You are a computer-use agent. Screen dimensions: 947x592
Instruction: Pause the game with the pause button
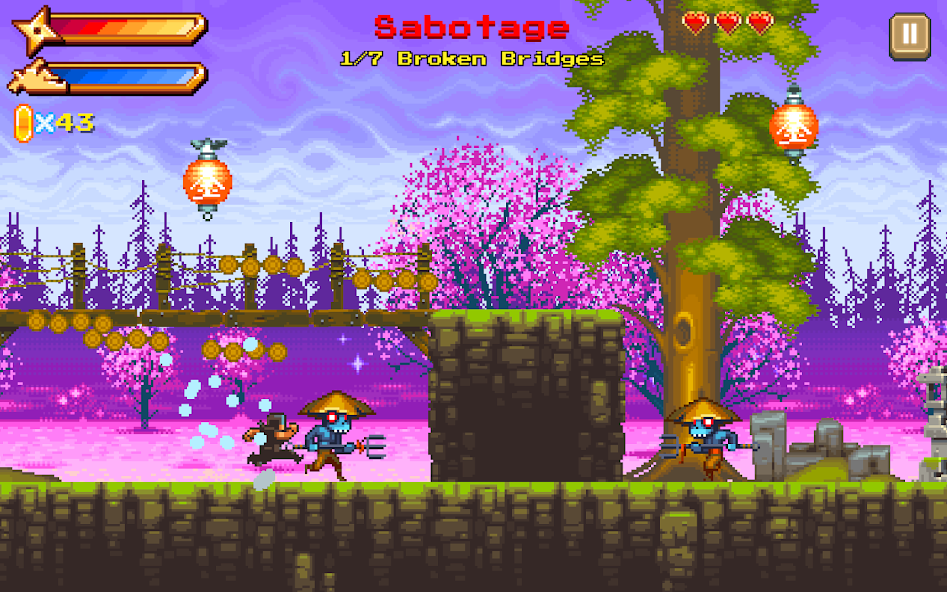pos(909,36)
